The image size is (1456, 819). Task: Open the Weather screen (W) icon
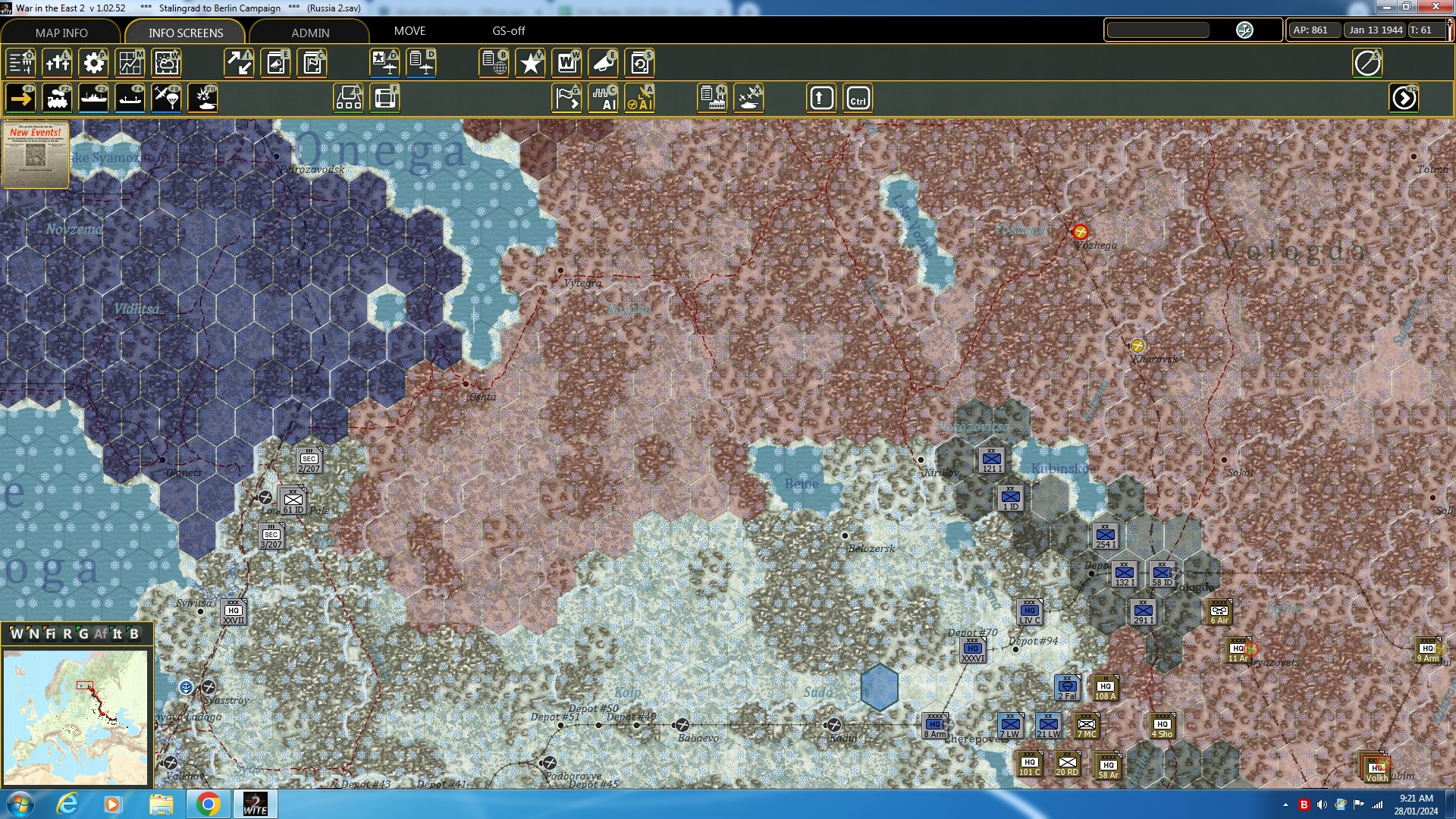click(166, 63)
